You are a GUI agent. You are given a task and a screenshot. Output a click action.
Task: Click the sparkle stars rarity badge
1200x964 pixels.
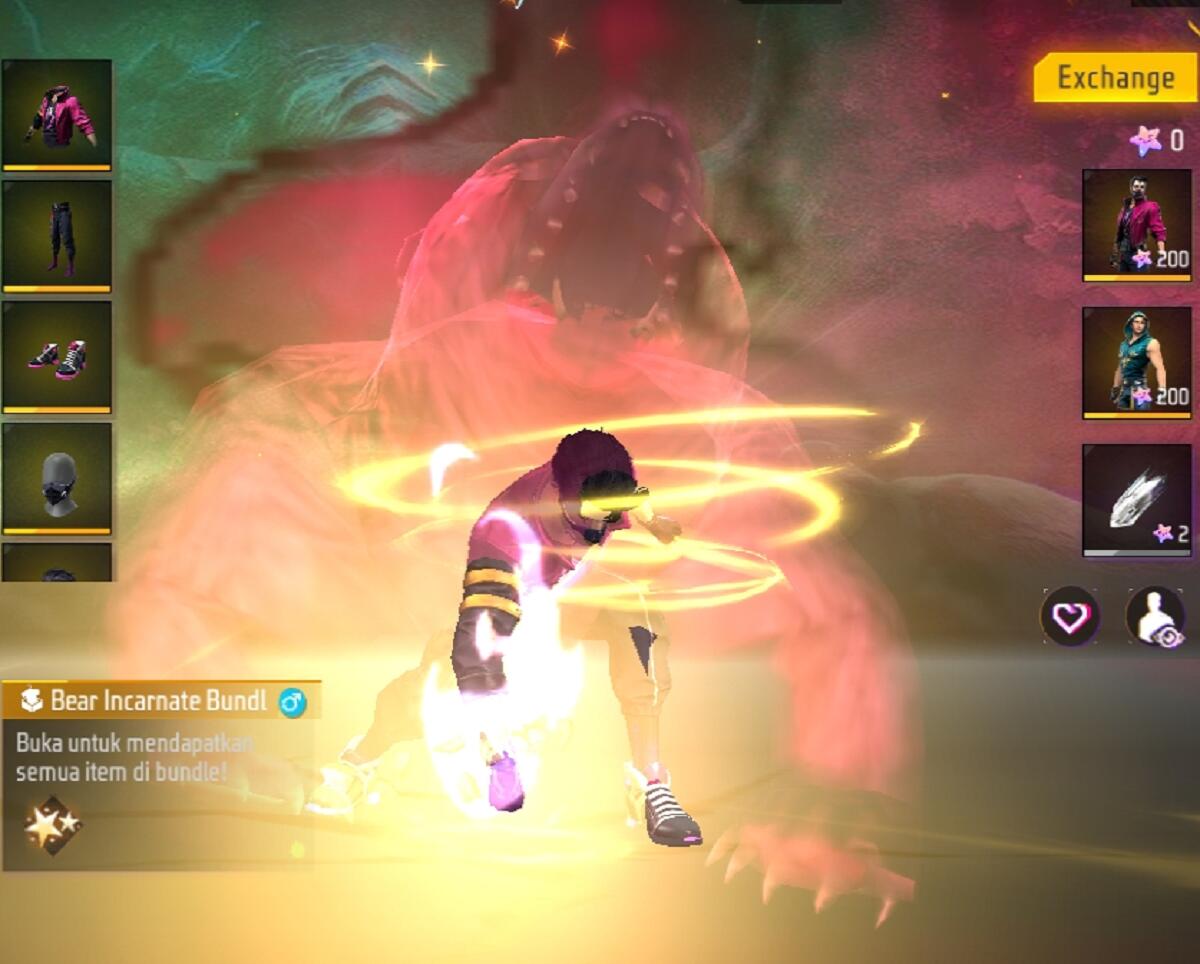click(52, 825)
